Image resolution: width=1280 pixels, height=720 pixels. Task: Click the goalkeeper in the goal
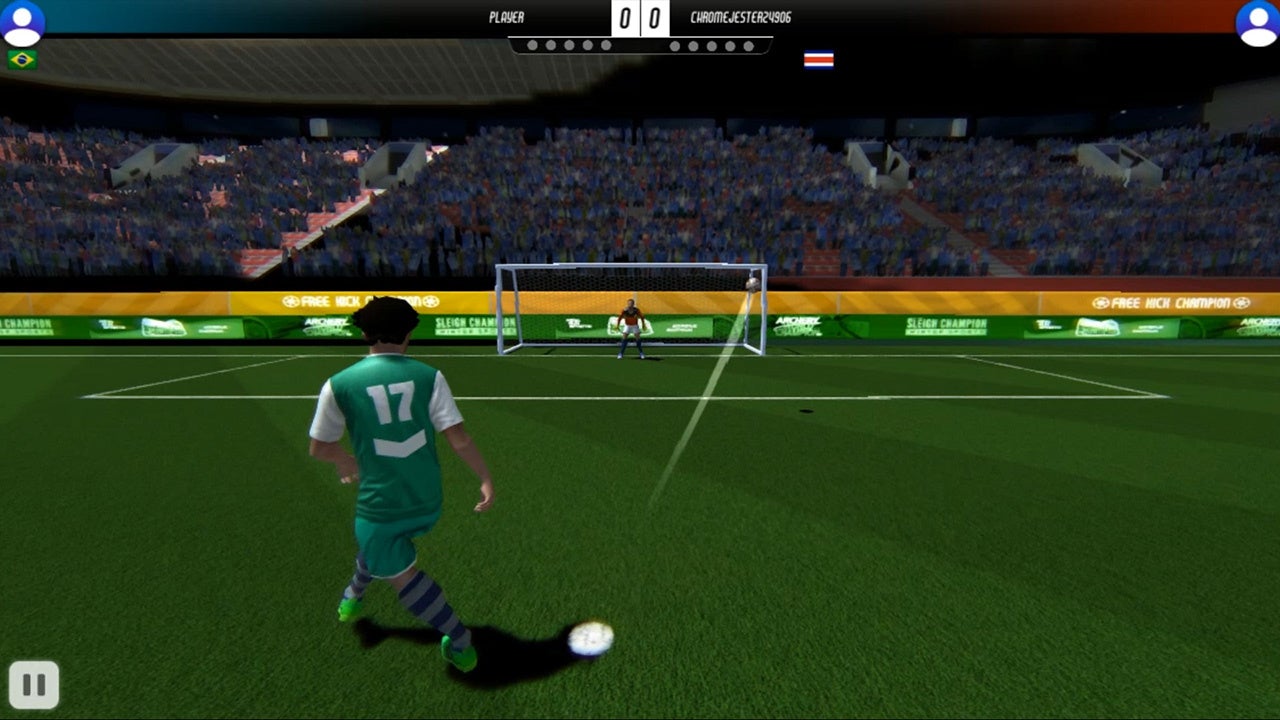tap(628, 330)
